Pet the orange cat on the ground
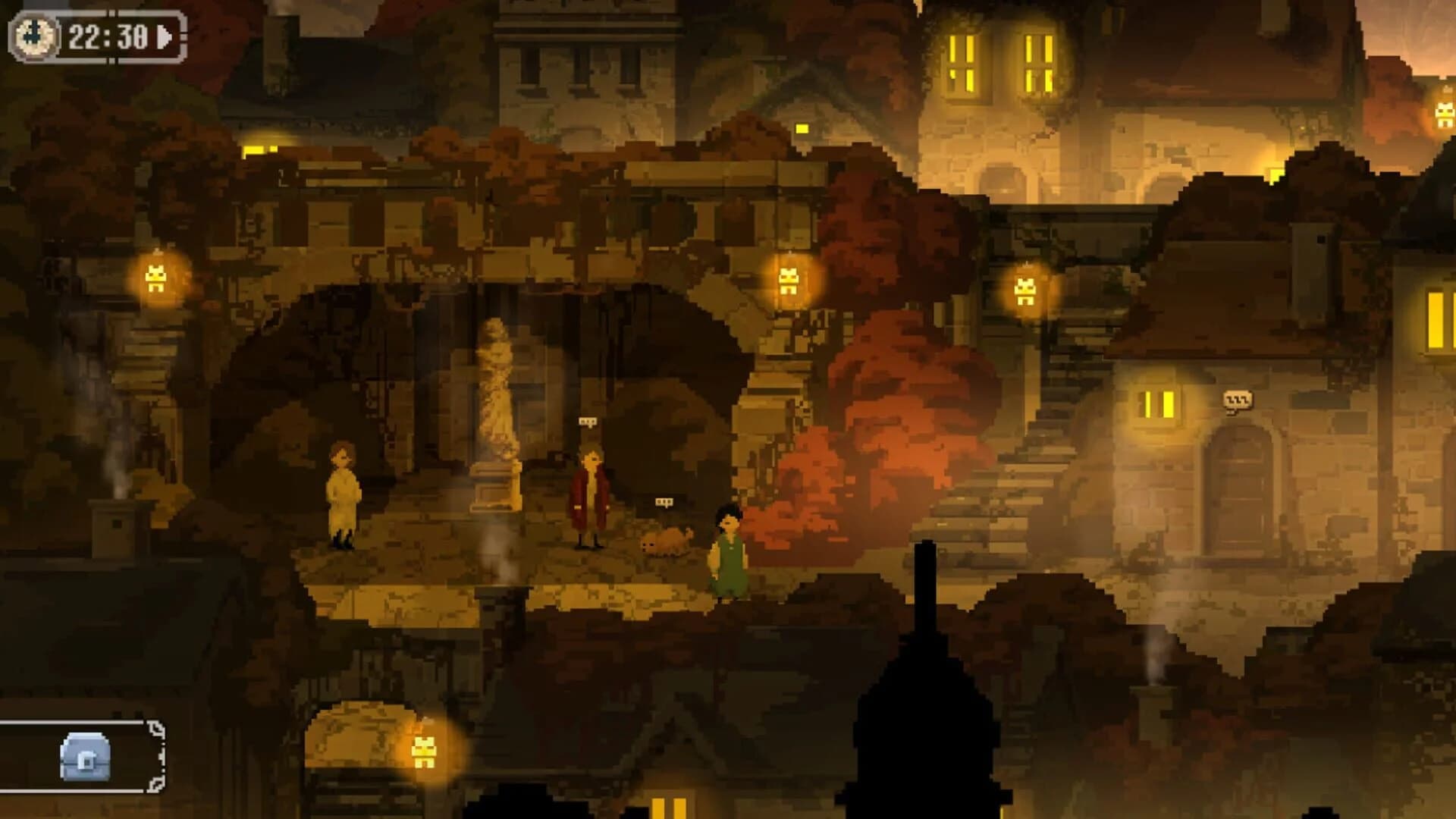 [667, 541]
